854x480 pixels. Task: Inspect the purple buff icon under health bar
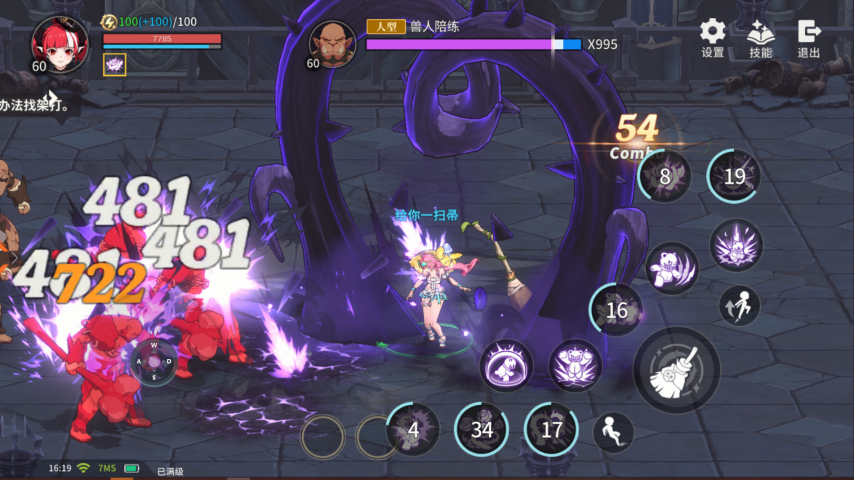114,64
